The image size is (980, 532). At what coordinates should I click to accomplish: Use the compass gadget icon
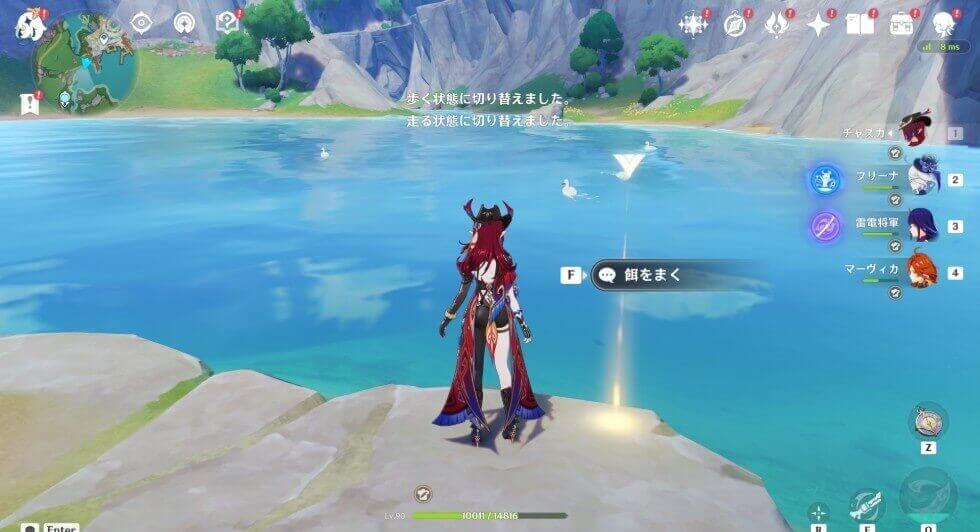coord(928,420)
